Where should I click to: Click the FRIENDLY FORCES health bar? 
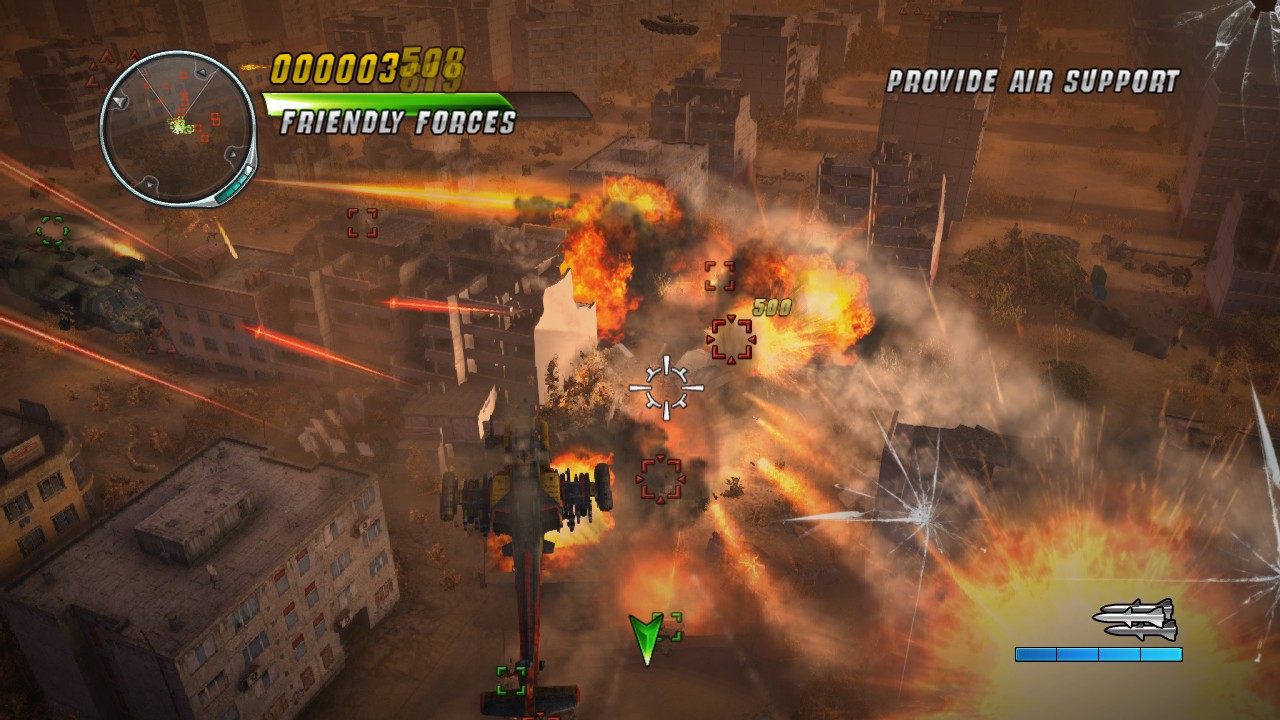pyautogui.click(x=395, y=100)
